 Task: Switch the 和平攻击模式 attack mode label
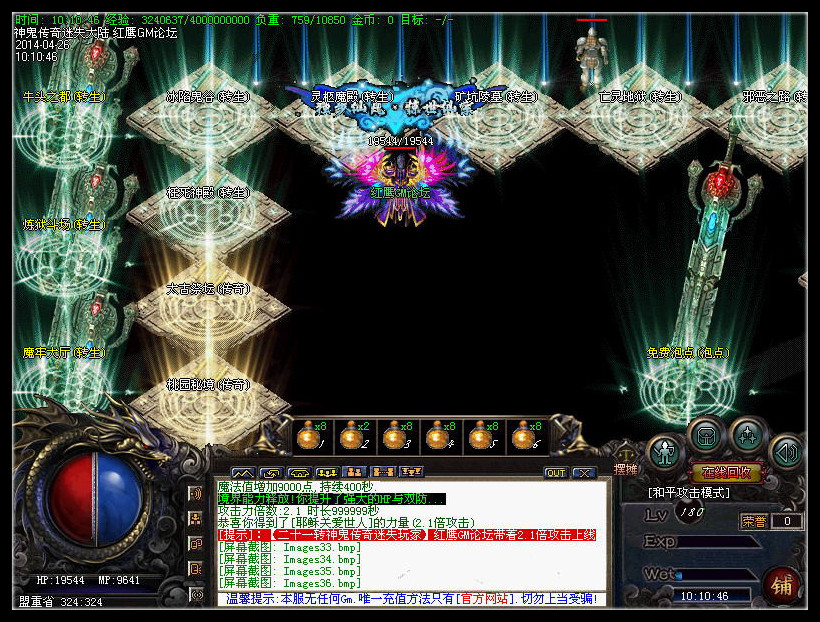point(689,493)
